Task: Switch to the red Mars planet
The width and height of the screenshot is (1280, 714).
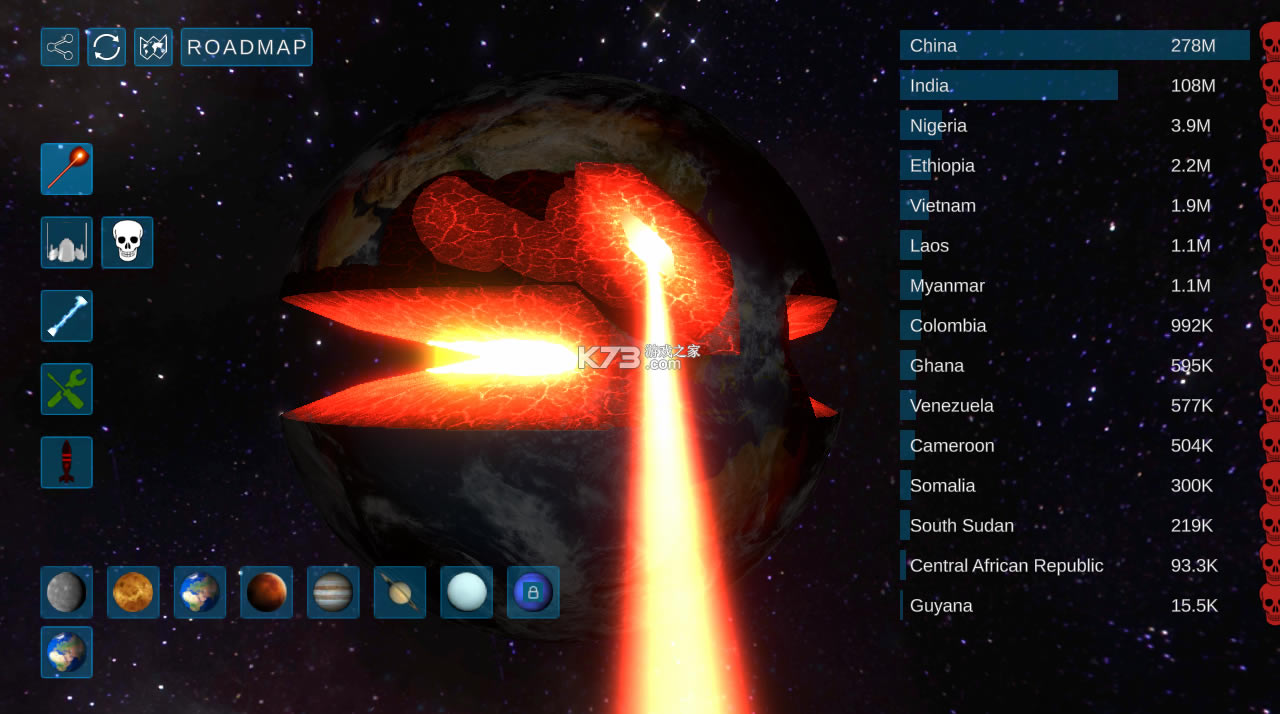Action: pos(266,592)
